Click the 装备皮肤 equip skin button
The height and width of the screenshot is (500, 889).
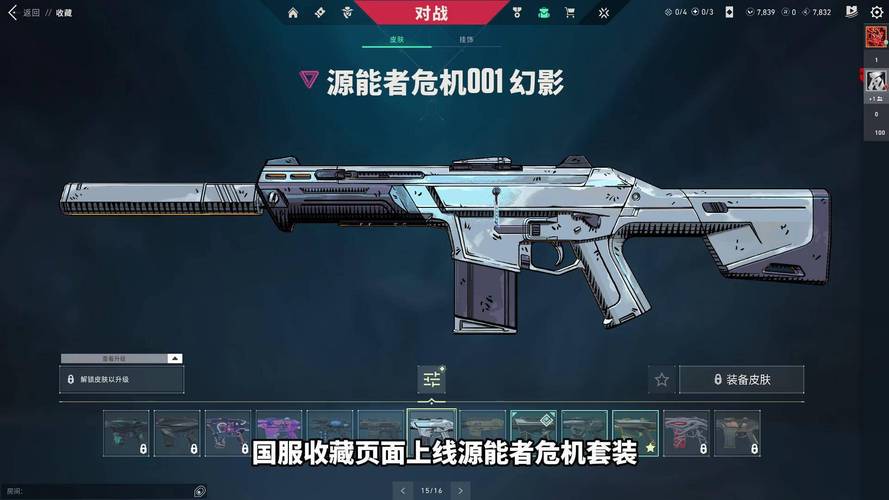point(741,380)
